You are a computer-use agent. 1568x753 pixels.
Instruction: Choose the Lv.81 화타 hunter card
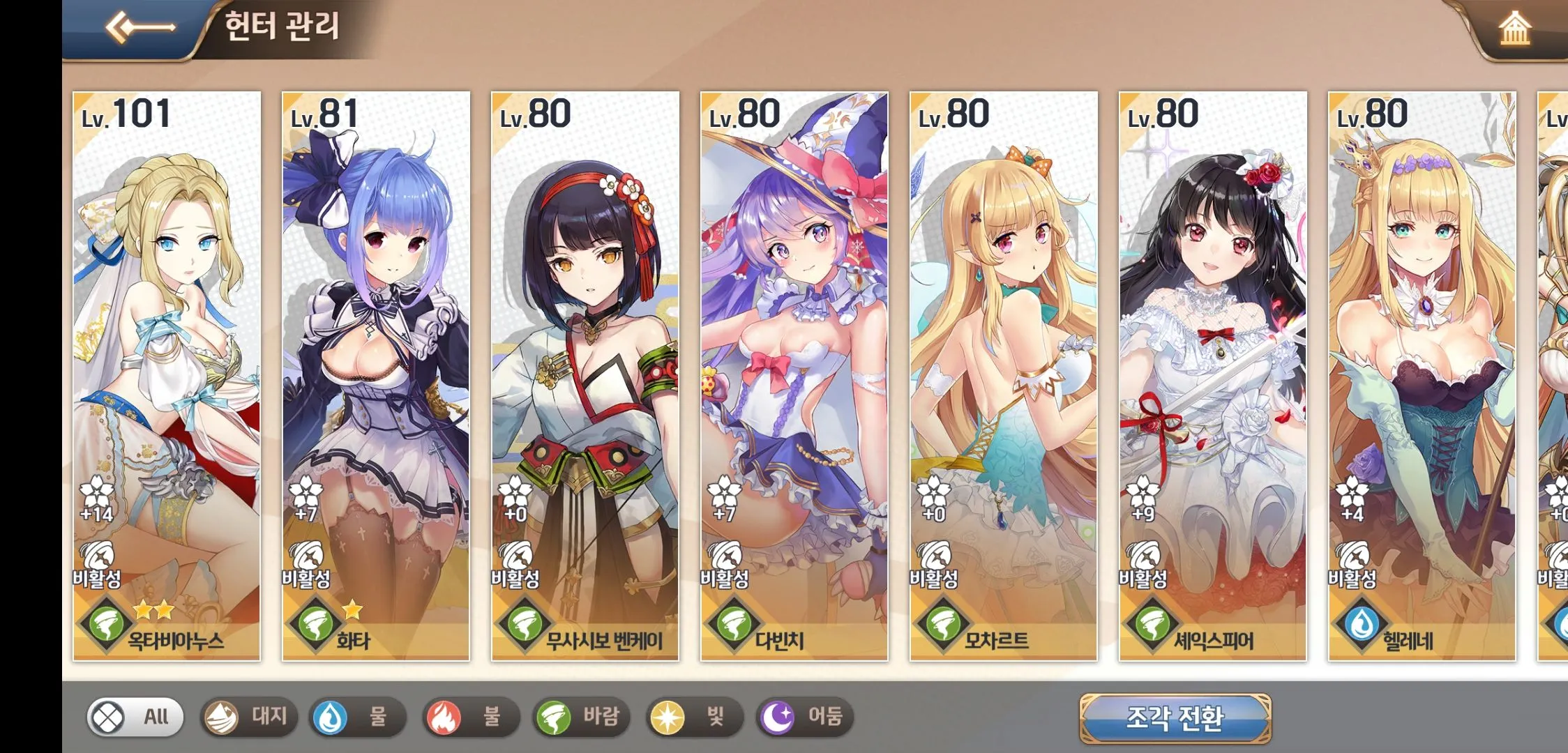(x=376, y=376)
